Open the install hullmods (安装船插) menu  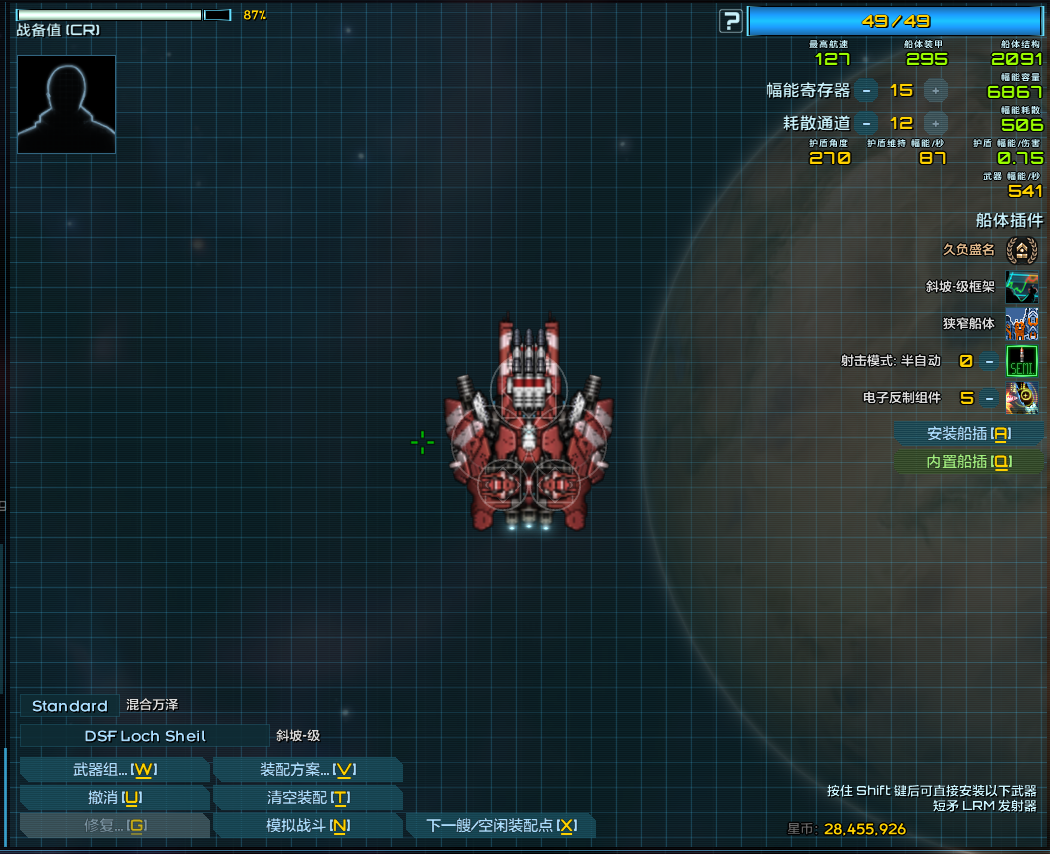(968, 433)
